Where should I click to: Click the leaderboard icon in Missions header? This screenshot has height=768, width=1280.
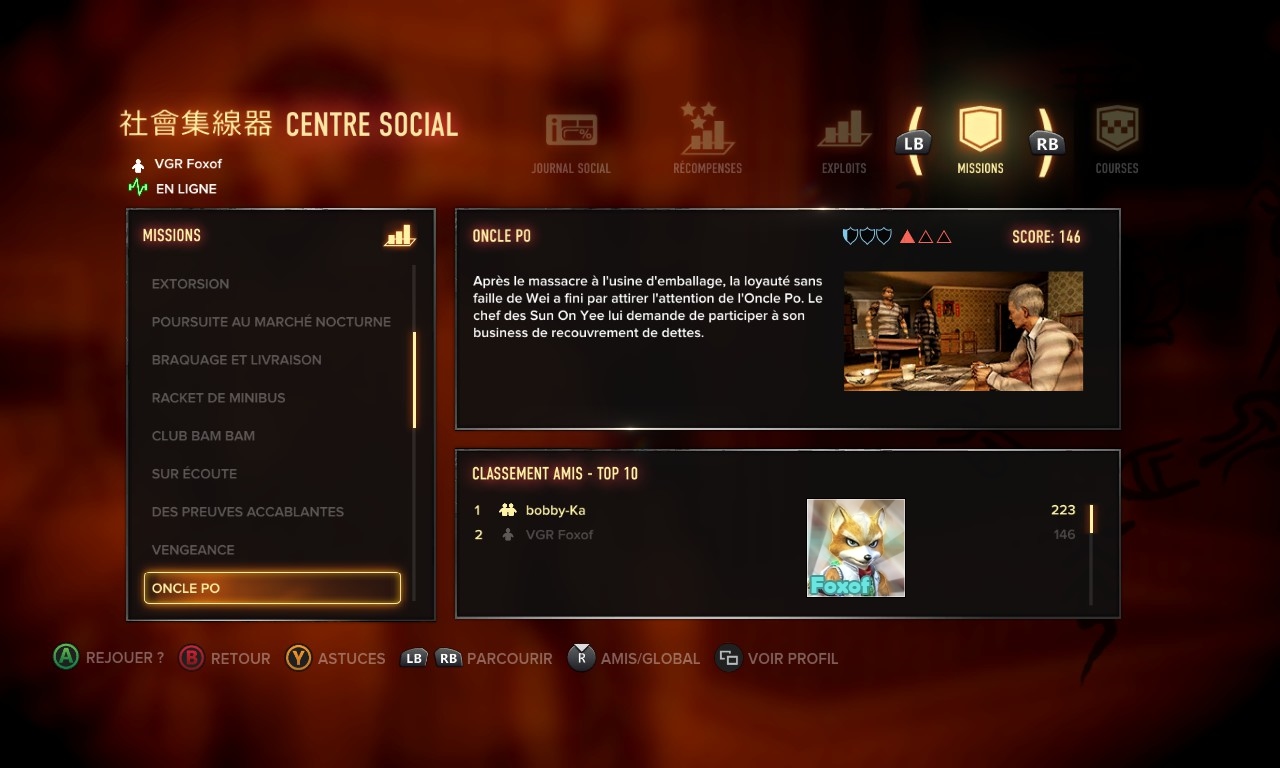pyautogui.click(x=399, y=236)
